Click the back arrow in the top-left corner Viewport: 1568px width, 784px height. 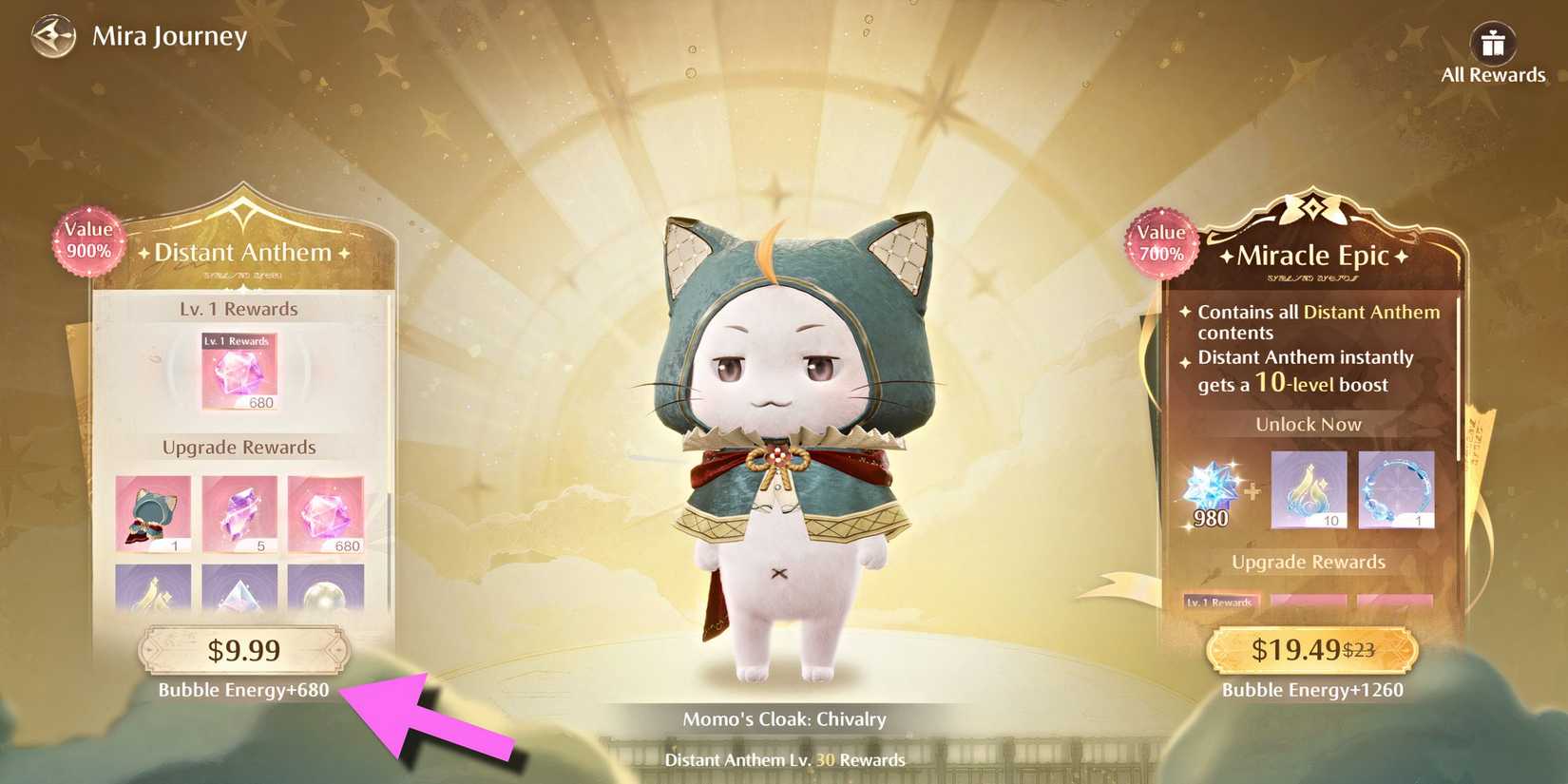(x=54, y=36)
